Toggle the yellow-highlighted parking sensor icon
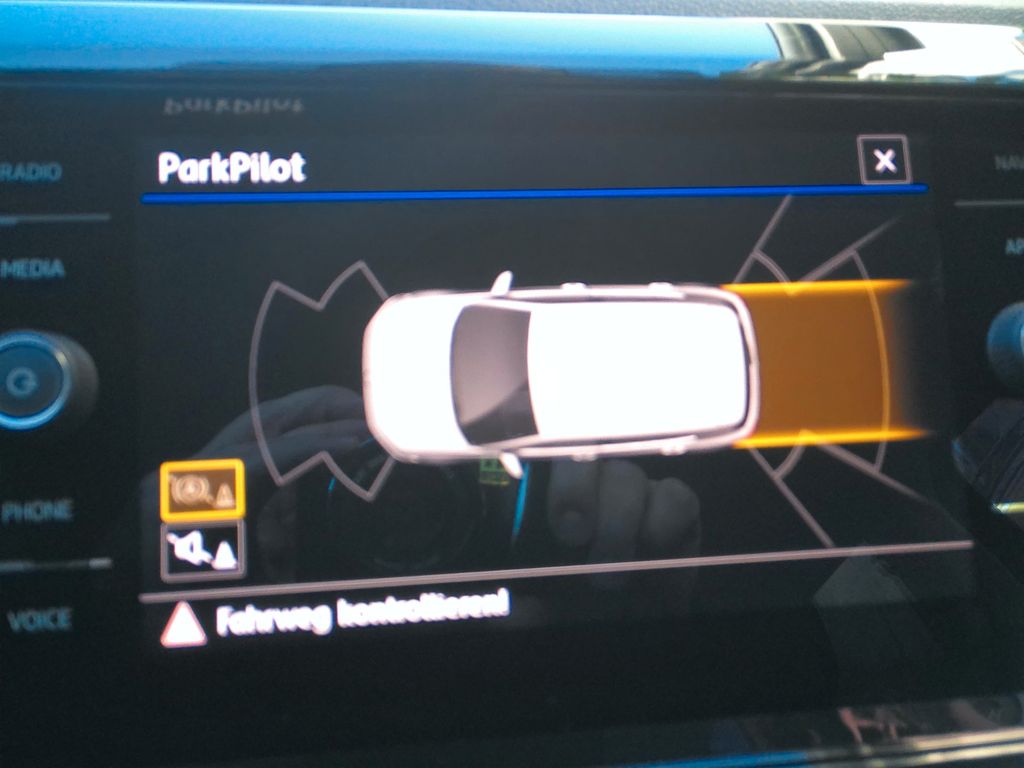This screenshot has width=1024, height=768. (x=201, y=490)
